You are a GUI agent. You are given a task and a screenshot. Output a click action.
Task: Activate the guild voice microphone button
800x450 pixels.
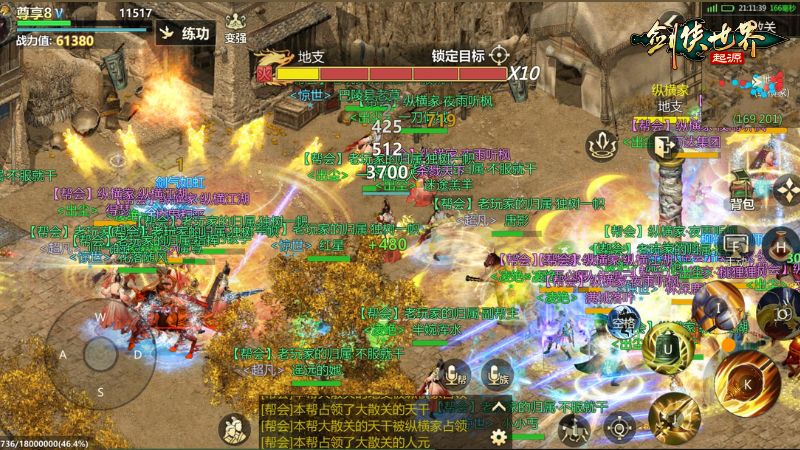click(455, 375)
